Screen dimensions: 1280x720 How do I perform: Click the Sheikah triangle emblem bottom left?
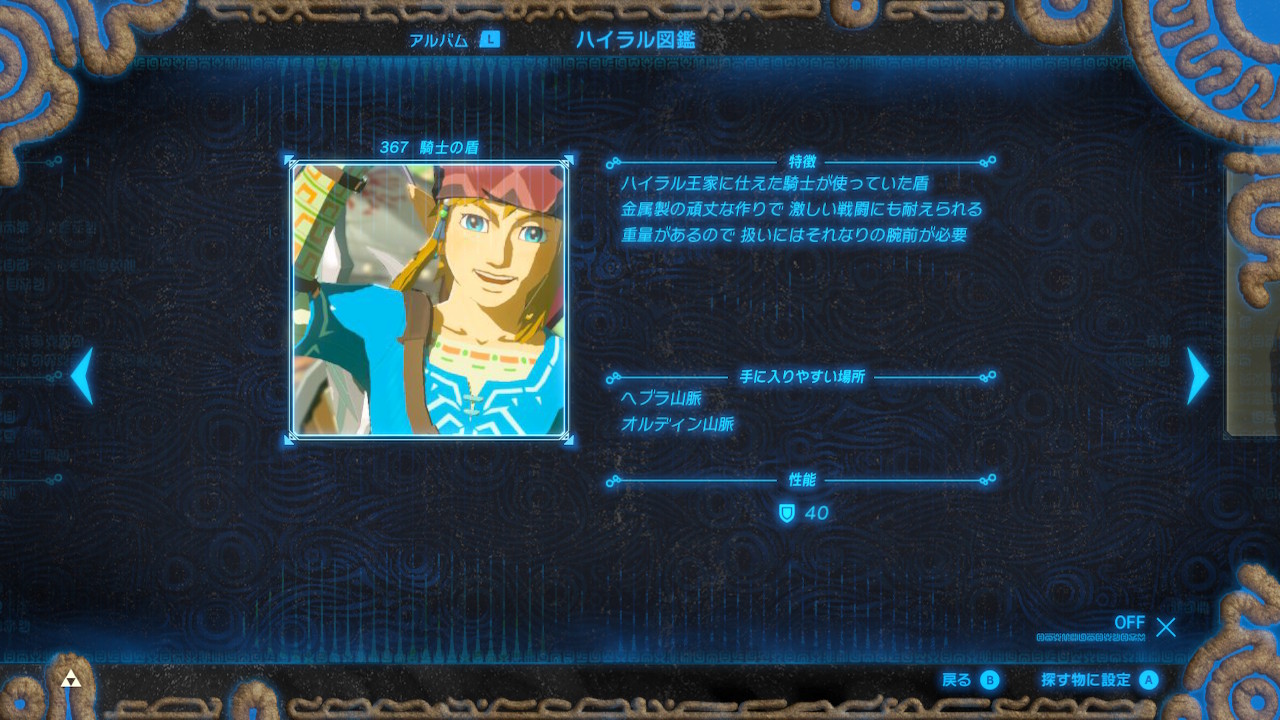(70, 676)
